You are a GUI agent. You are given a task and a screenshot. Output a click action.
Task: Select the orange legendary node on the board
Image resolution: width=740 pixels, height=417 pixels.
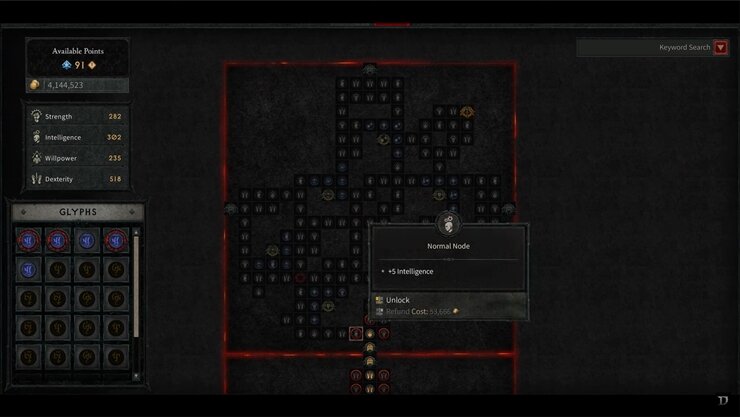tap(467, 112)
